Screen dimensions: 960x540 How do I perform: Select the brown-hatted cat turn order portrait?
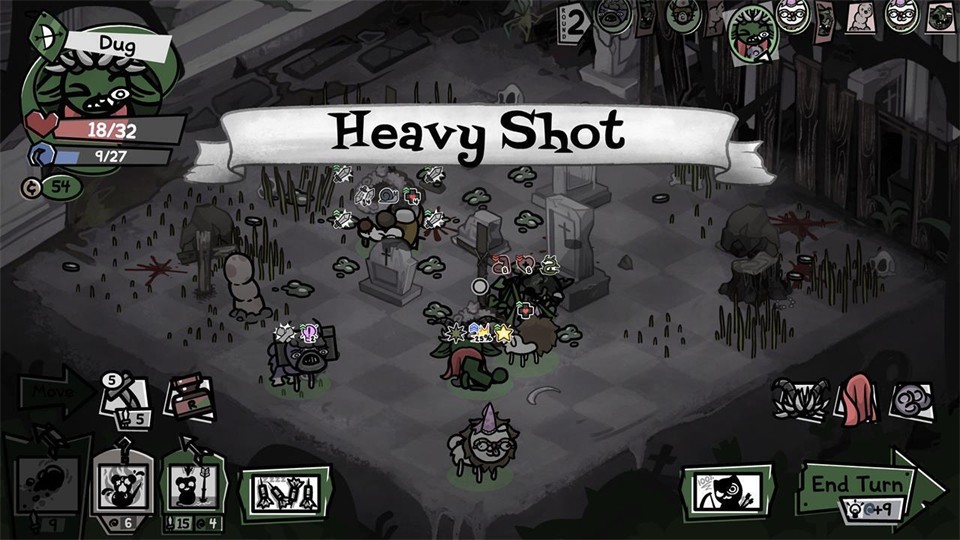pos(677,17)
